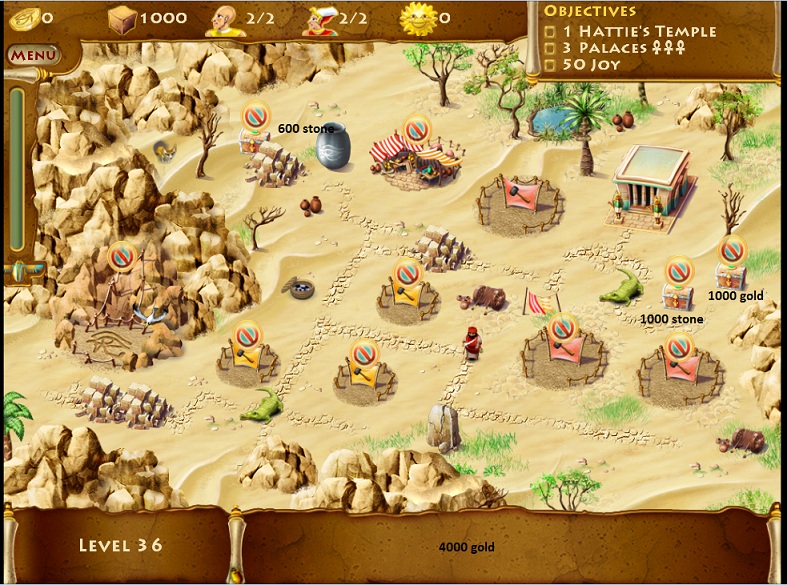Select the blocked marker above the 1000 gold chest
The width and height of the screenshot is (787, 585).
pos(732,249)
